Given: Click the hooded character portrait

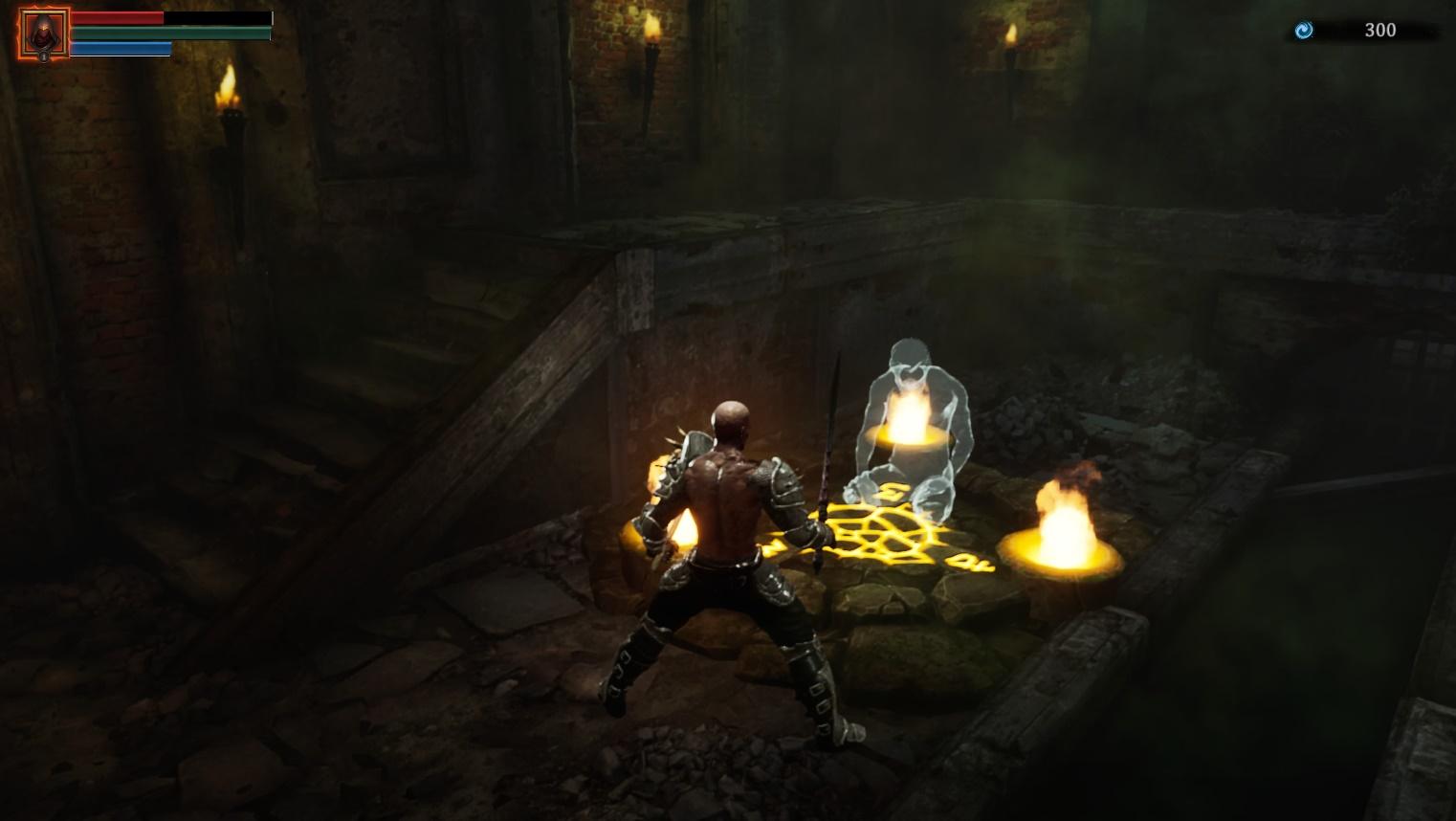Looking at the screenshot, I should pos(43,34).
